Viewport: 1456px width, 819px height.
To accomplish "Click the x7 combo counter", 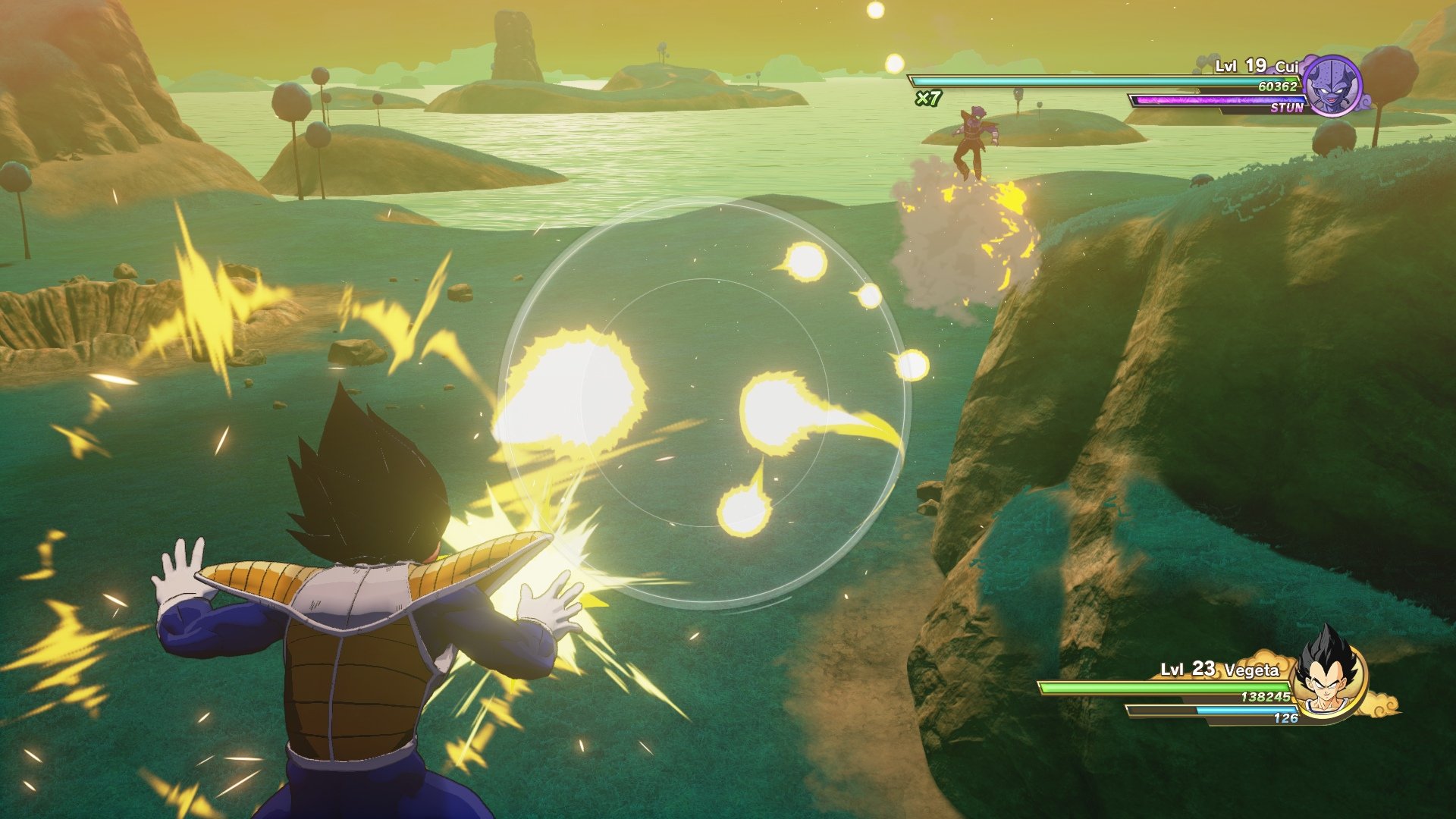I will 930,99.
